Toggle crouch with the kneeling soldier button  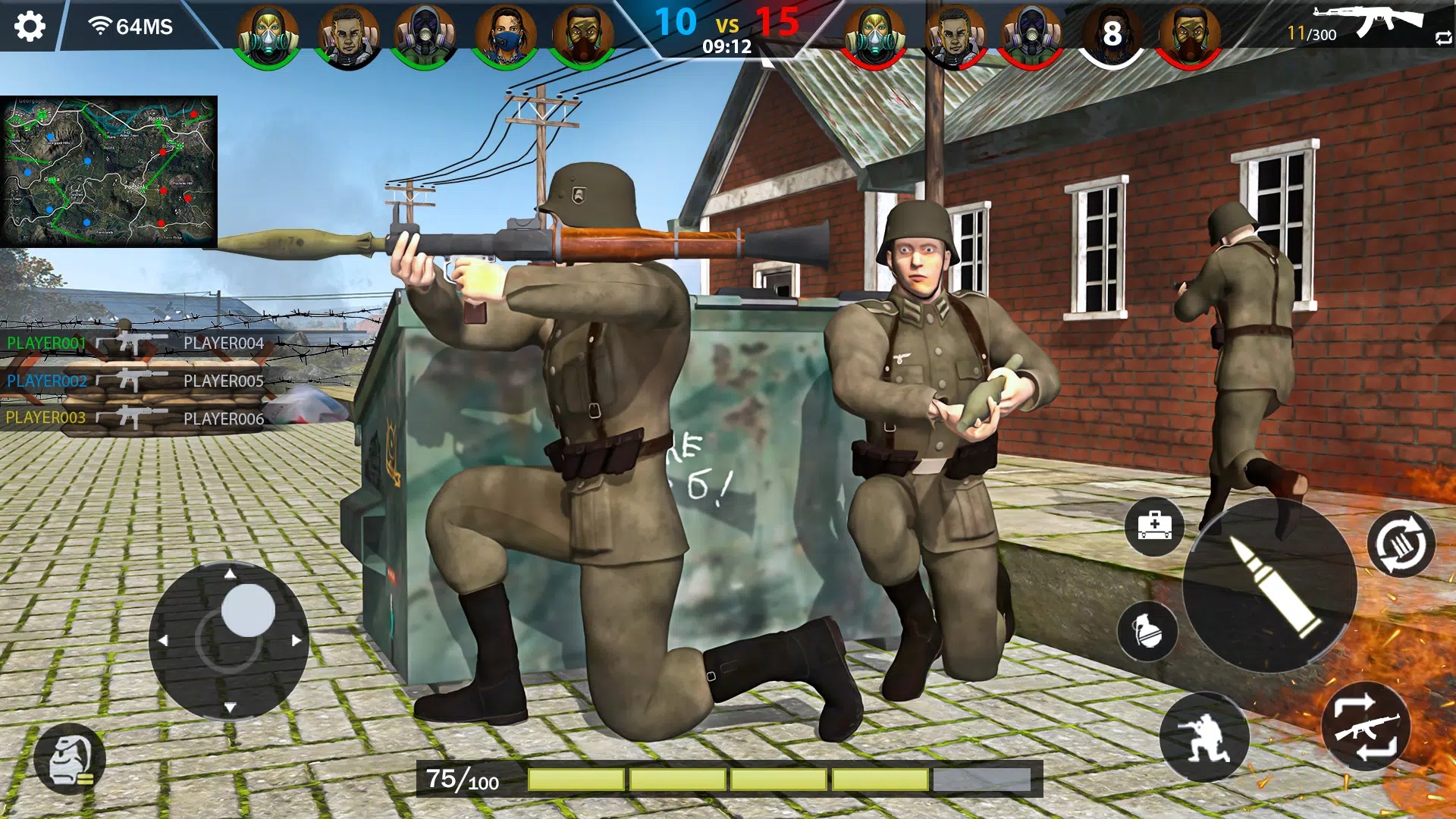click(1204, 737)
